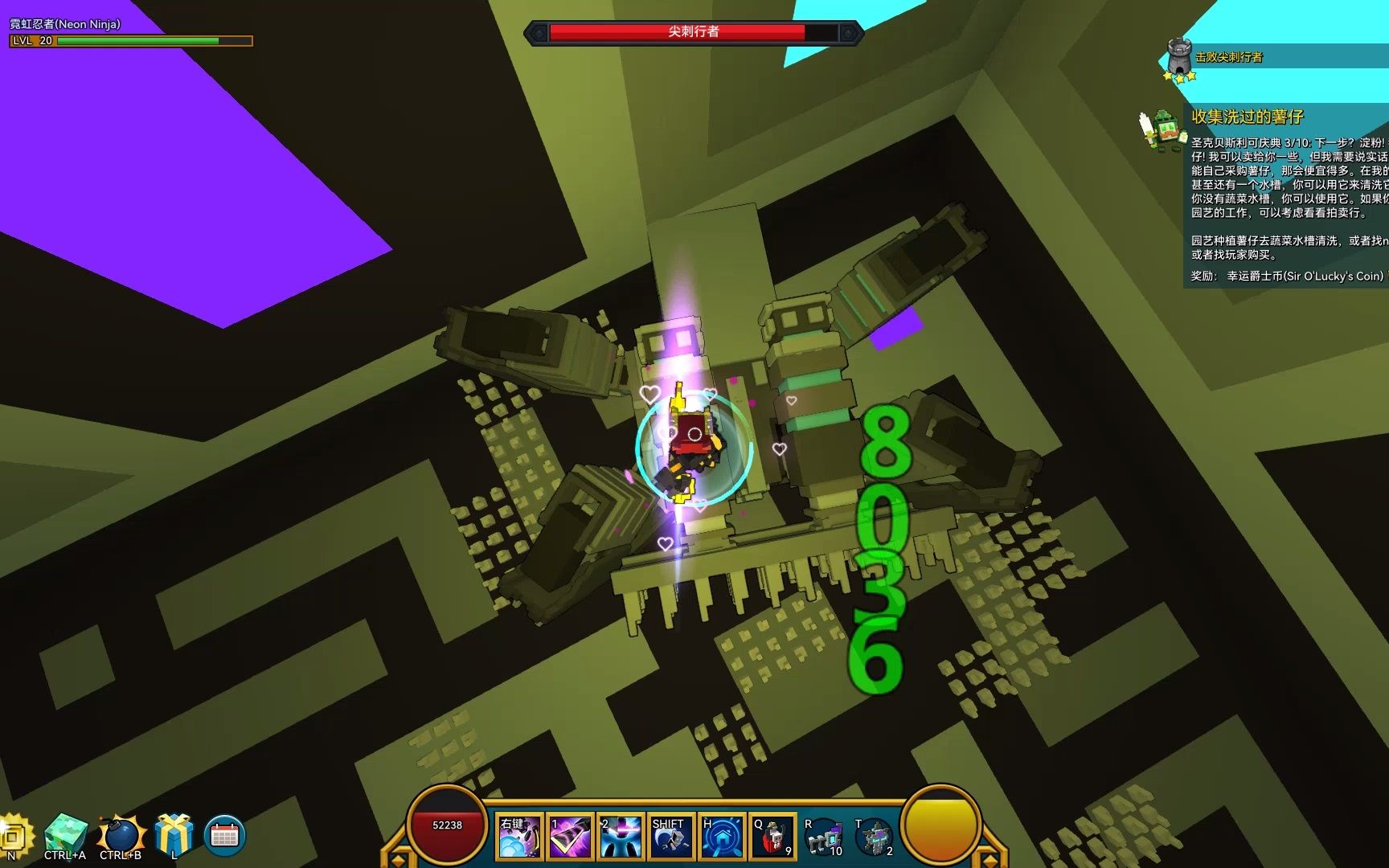Activate the SHIFT dodge skill icon
1389x868 pixels.
[670, 837]
